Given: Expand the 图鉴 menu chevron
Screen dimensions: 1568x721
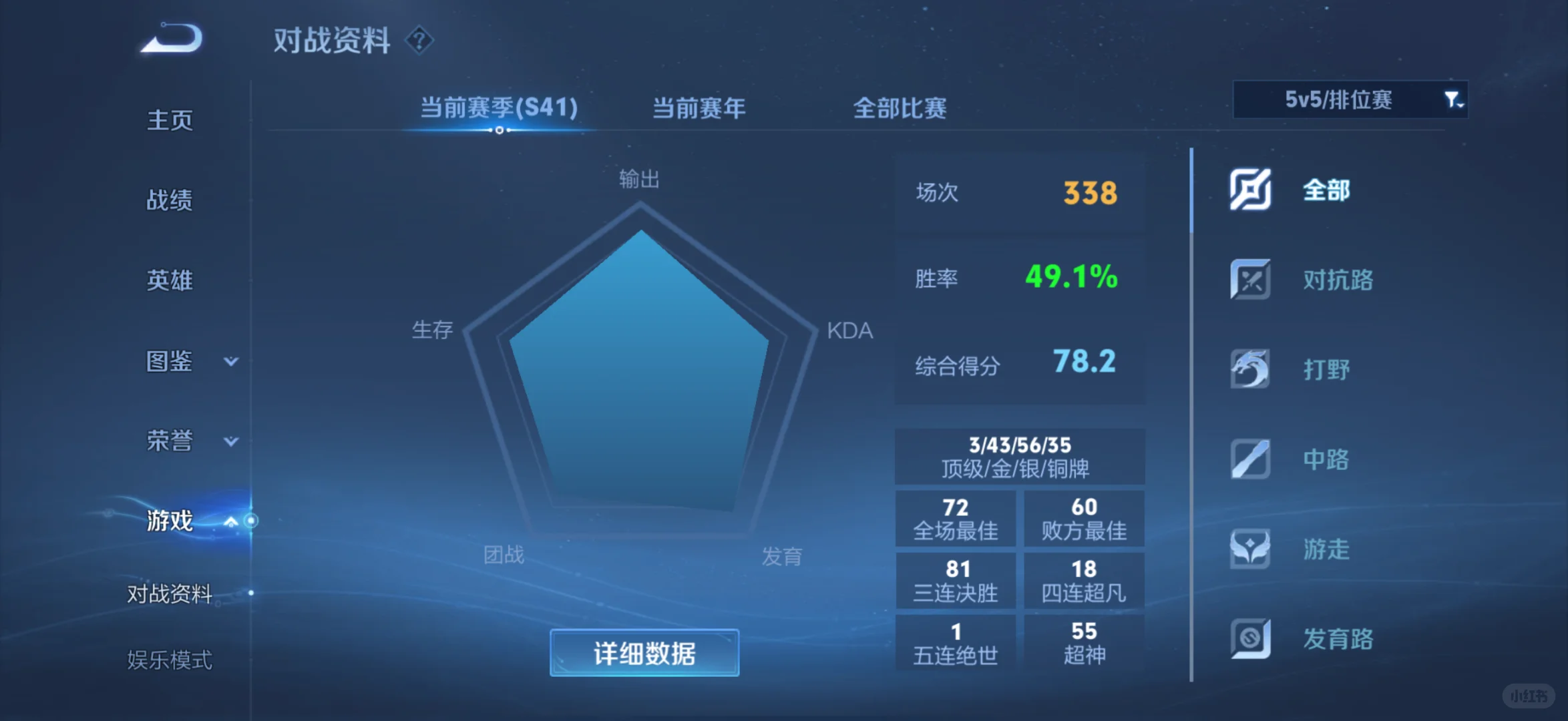Looking at the screenshot, I should click(x=230, y=361).
